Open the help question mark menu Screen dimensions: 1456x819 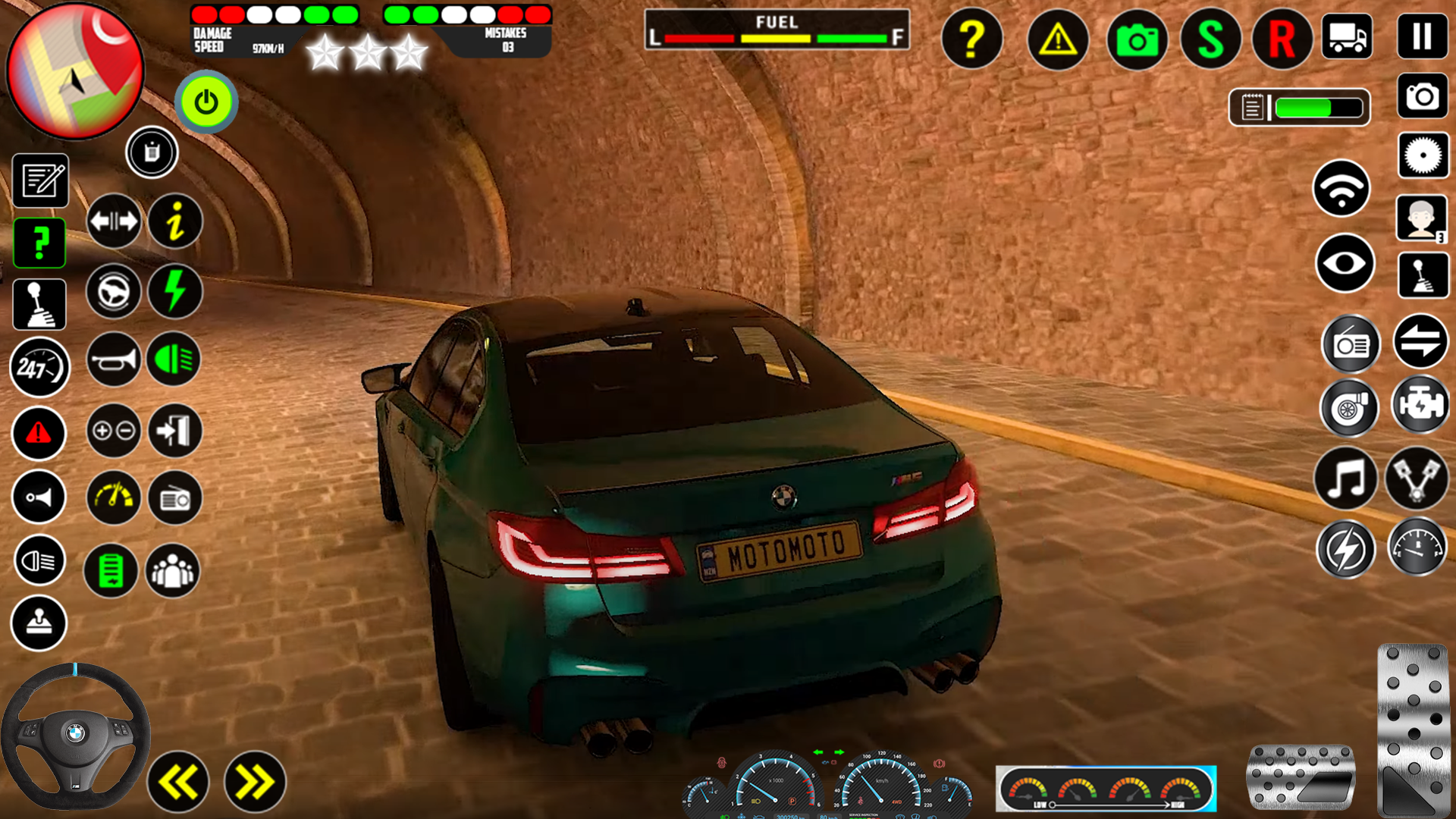click(973, 39)
